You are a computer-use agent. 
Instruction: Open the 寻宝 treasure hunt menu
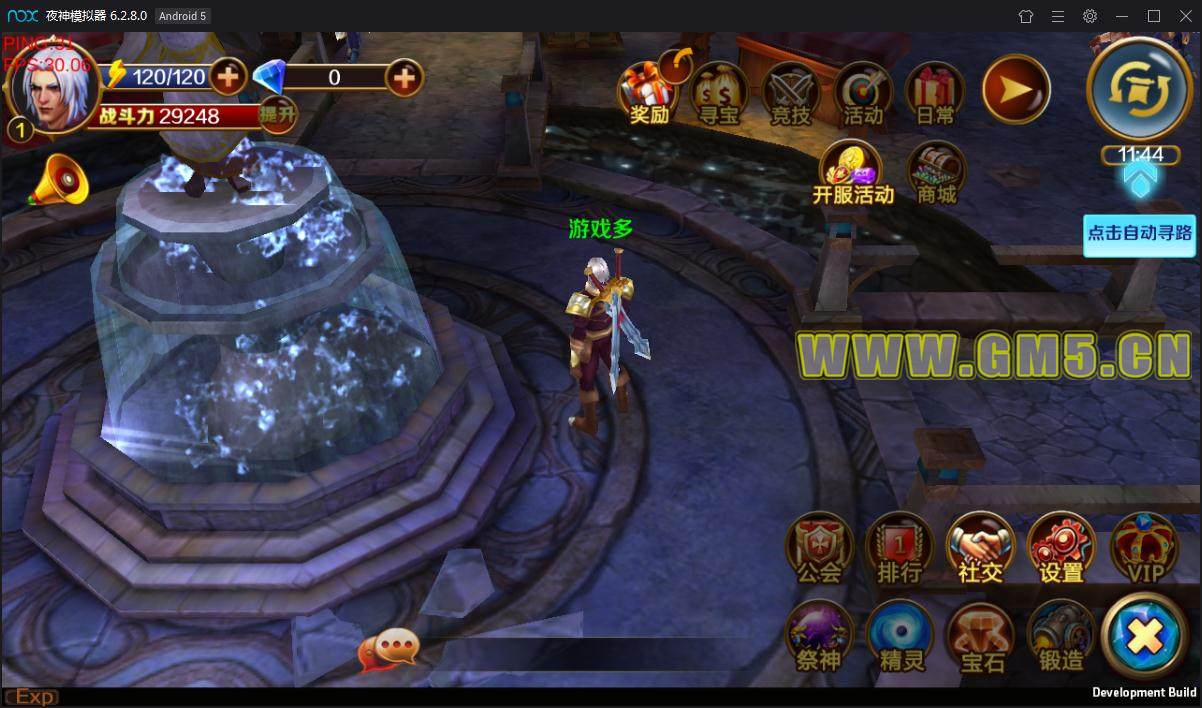tap(719, 93)
